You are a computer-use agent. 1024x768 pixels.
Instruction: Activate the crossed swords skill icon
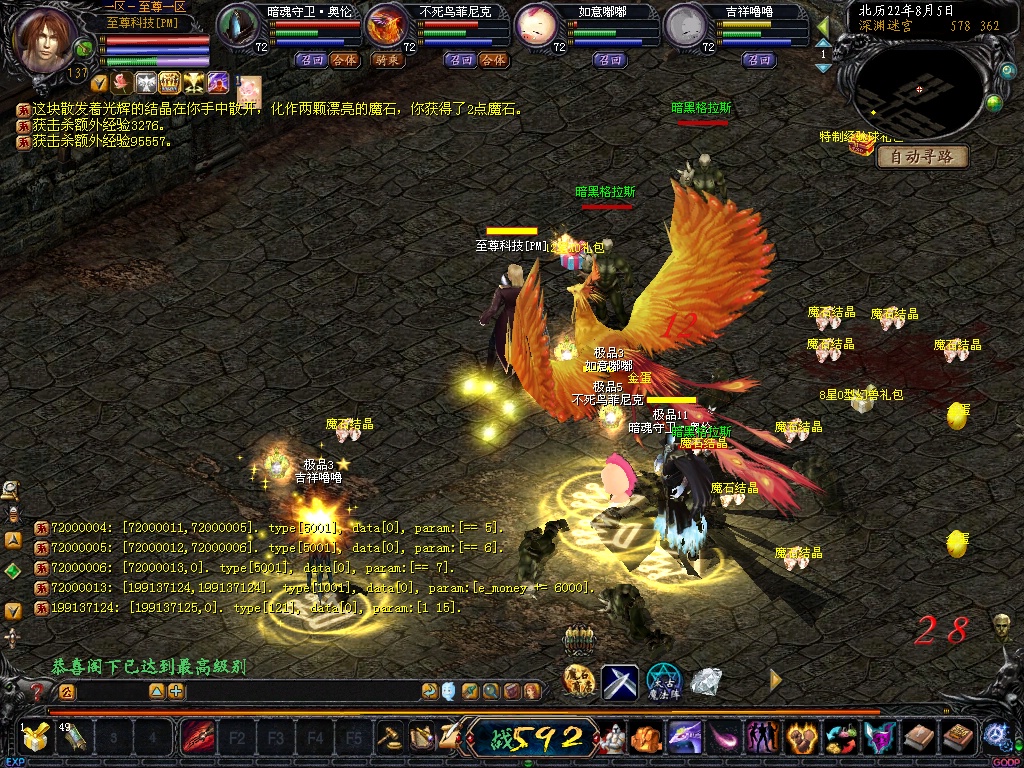[620, 682]
